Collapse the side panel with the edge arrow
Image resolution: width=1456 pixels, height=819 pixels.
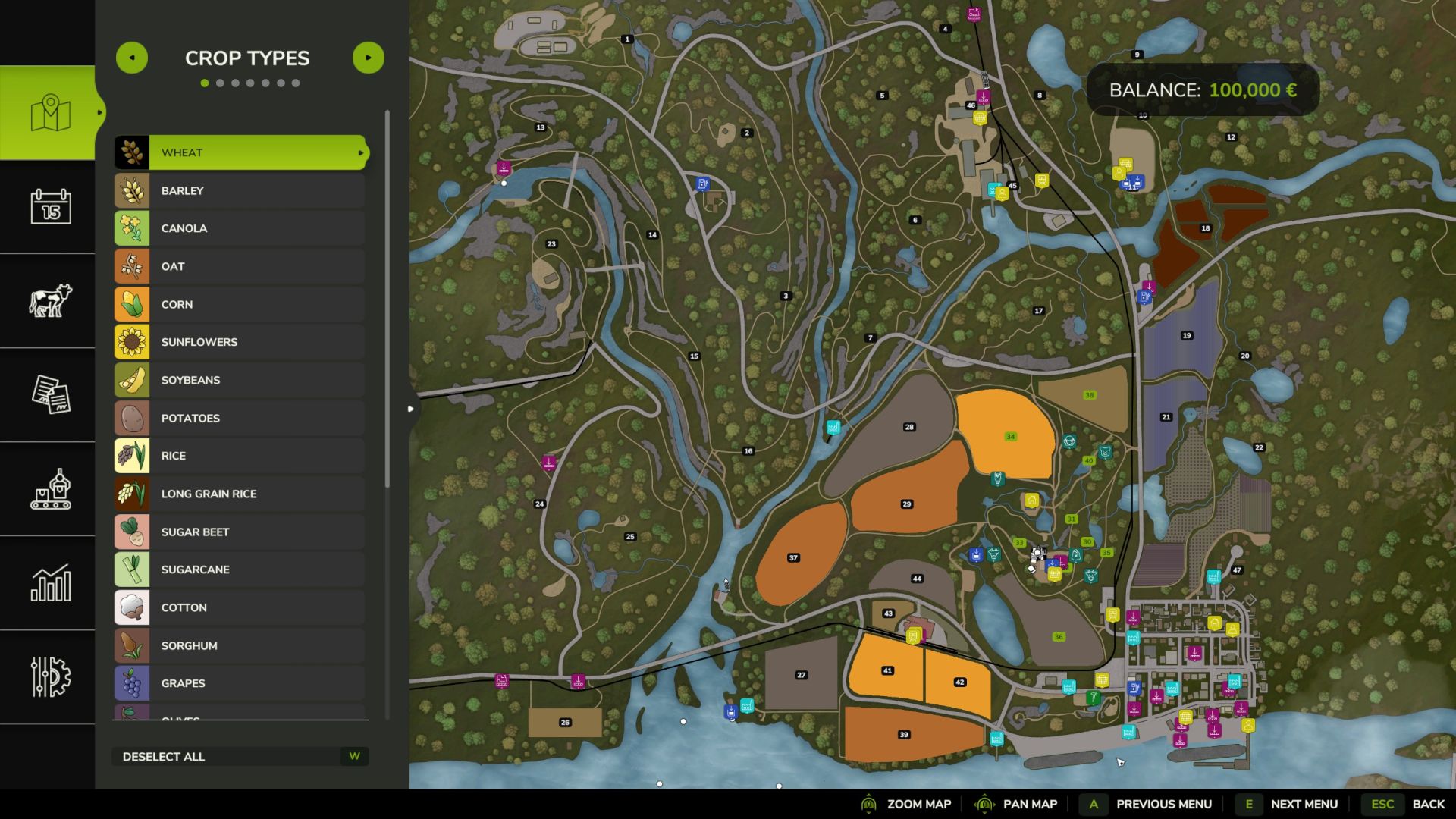[x=410, y=409]
